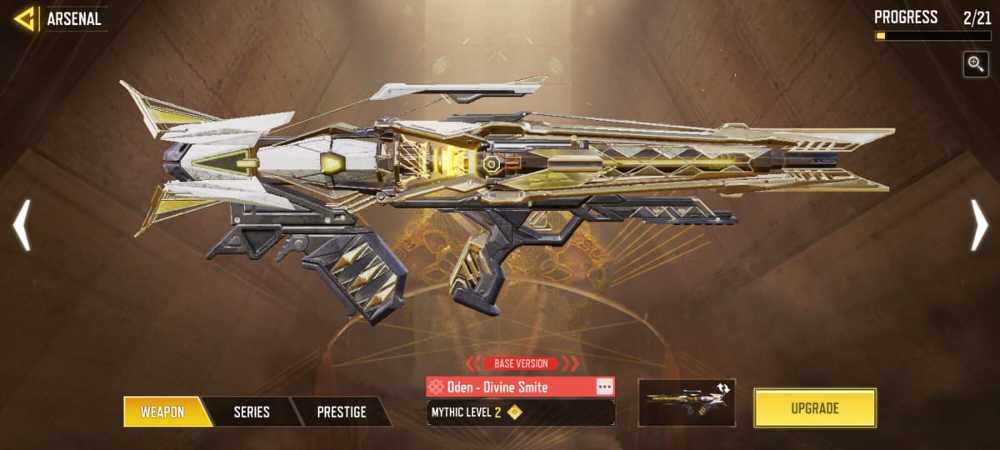1000x450 pixels.
Task: Open the Prestige tab
Action: click(x=341, y=411)
